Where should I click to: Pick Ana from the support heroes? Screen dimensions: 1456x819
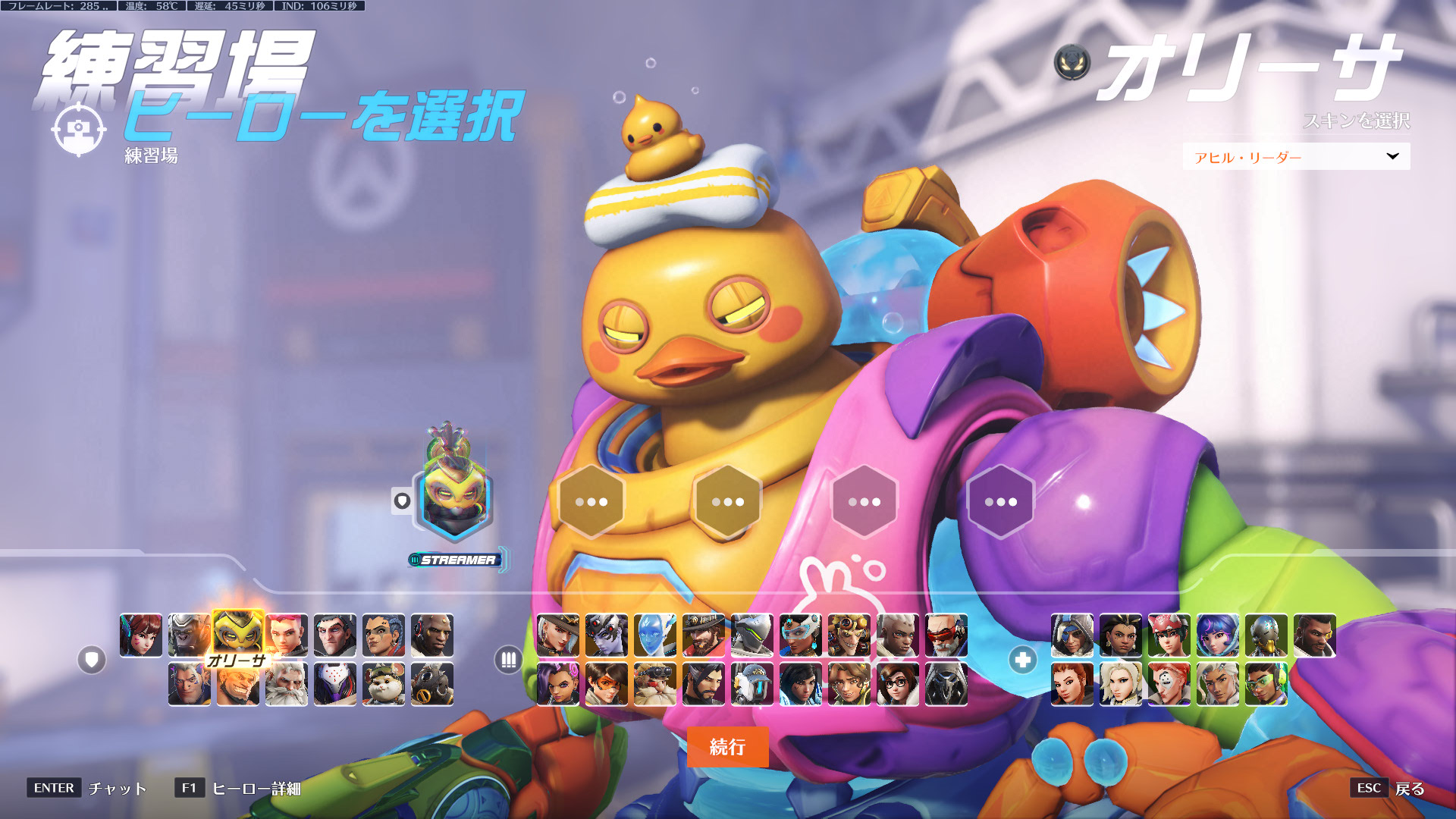coord(1072,635)
